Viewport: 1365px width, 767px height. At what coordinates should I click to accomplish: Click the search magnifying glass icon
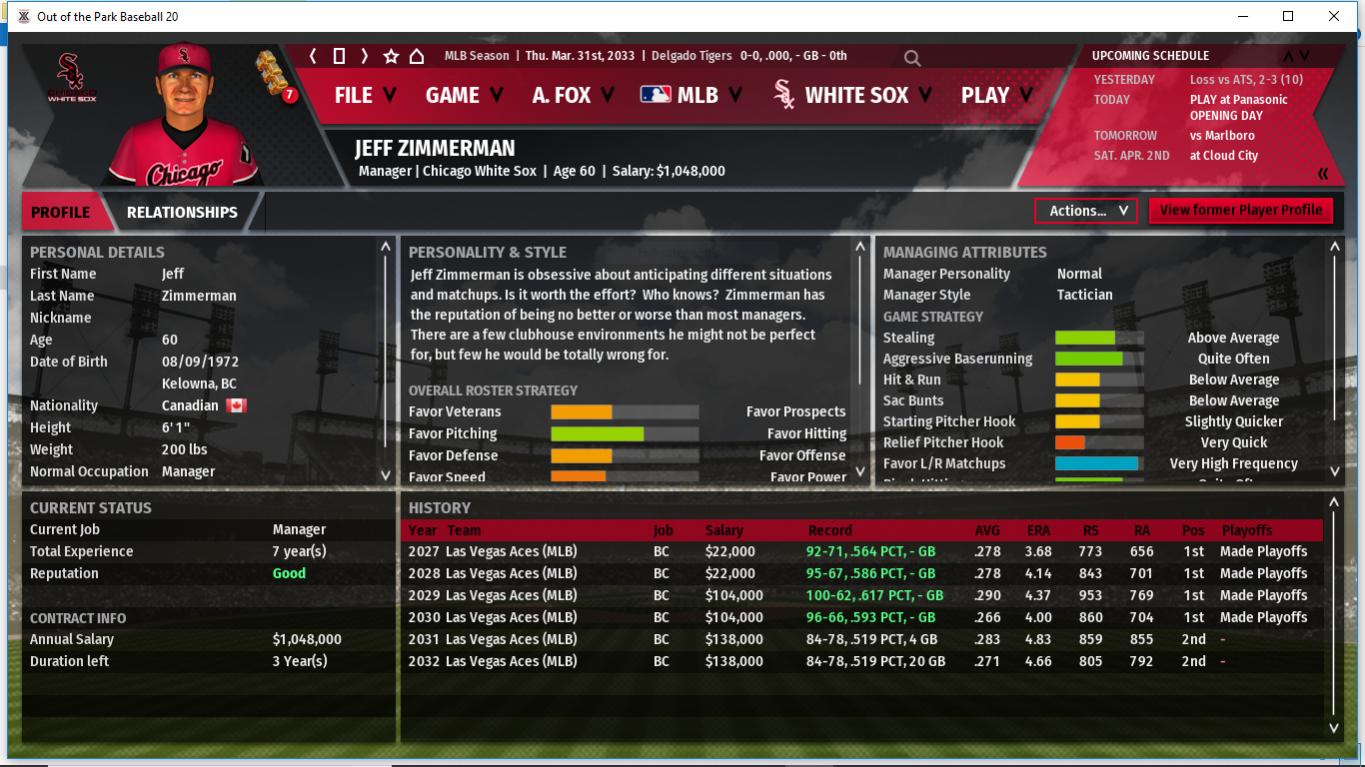point(912,58)
